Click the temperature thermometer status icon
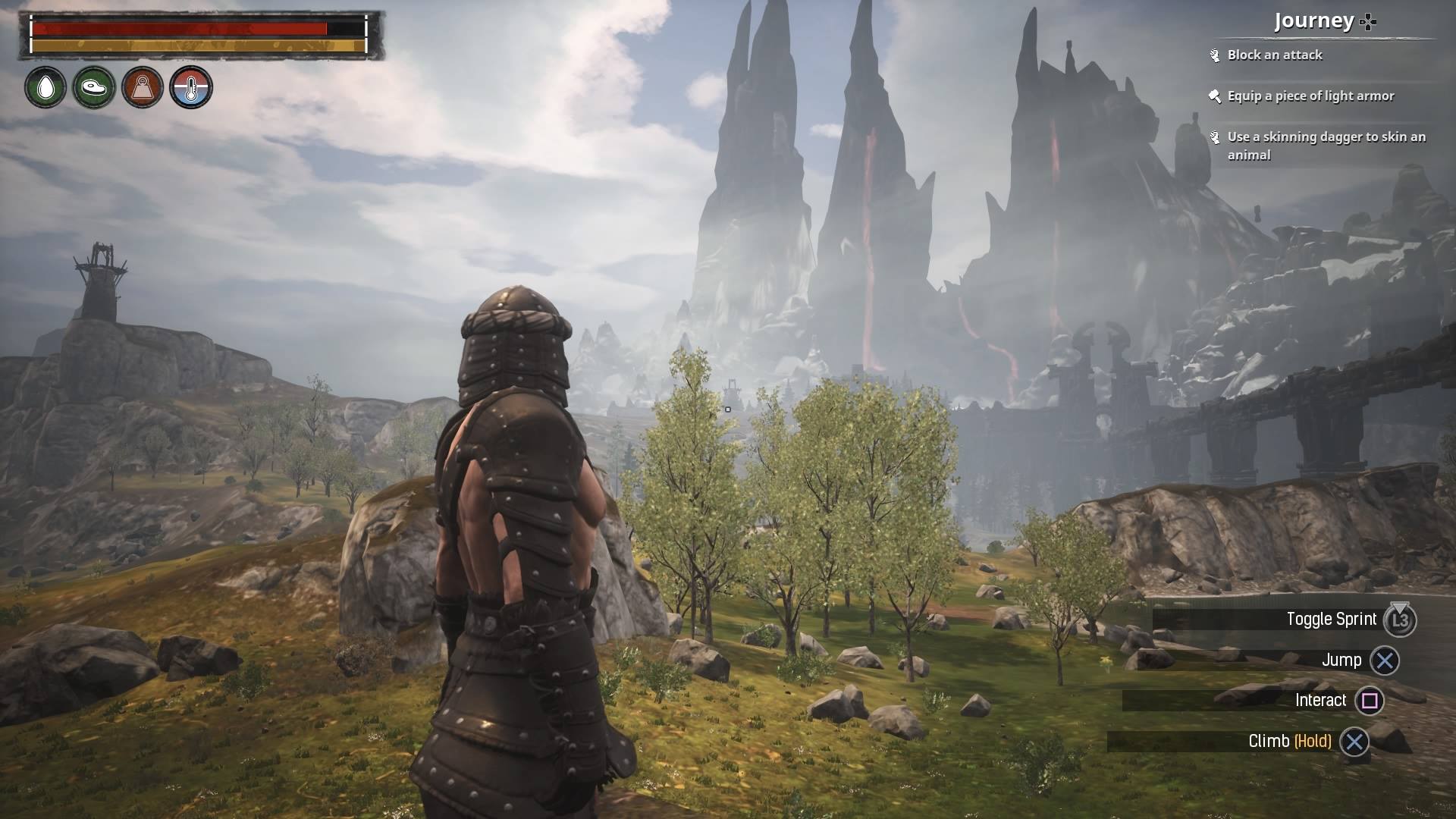Image resolution: width=1456 pixels, height=819 pixels. pyautogui.click(x=191, y=87)
